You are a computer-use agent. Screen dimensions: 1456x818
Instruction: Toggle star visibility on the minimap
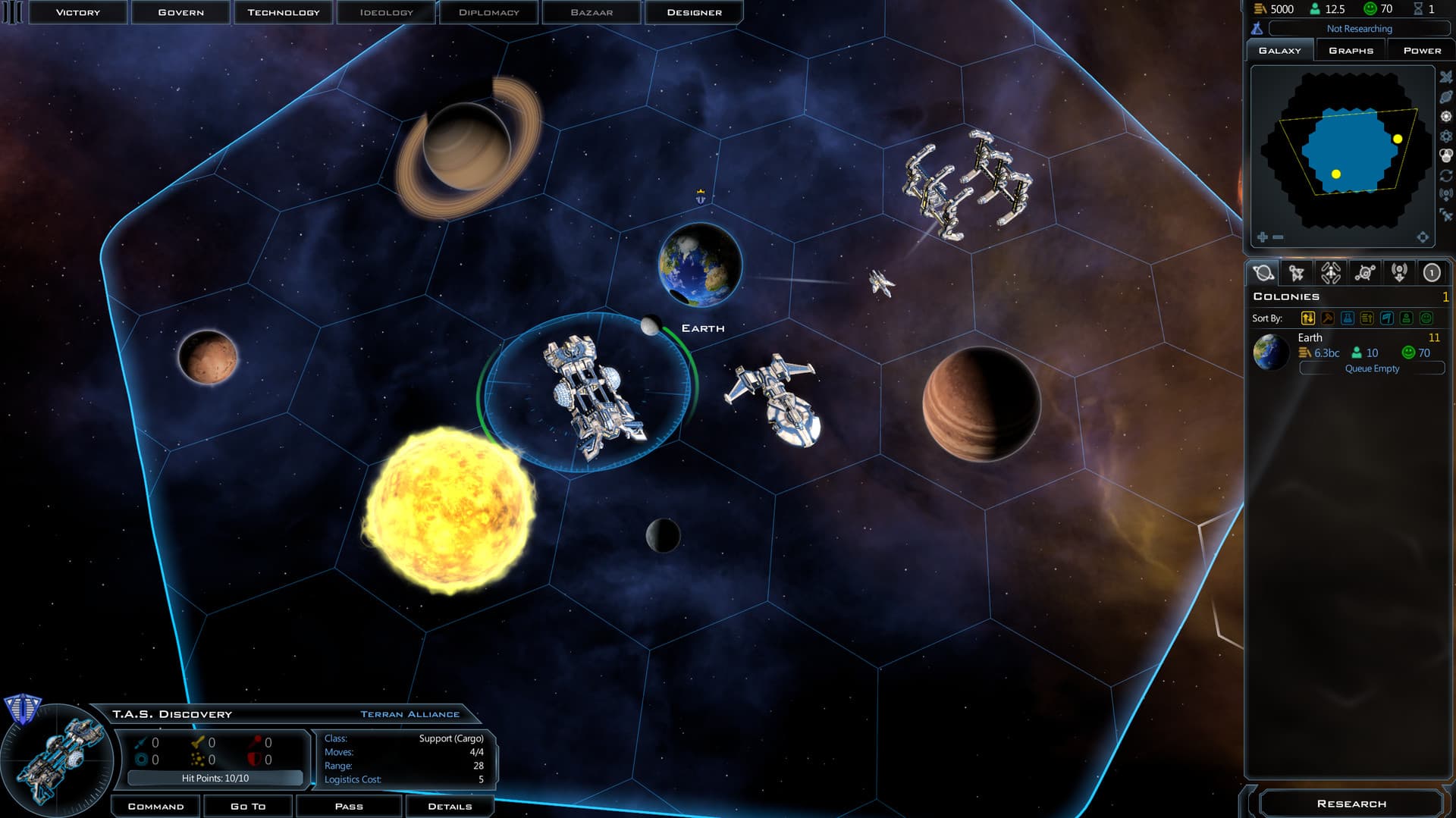pos(1445,115)
